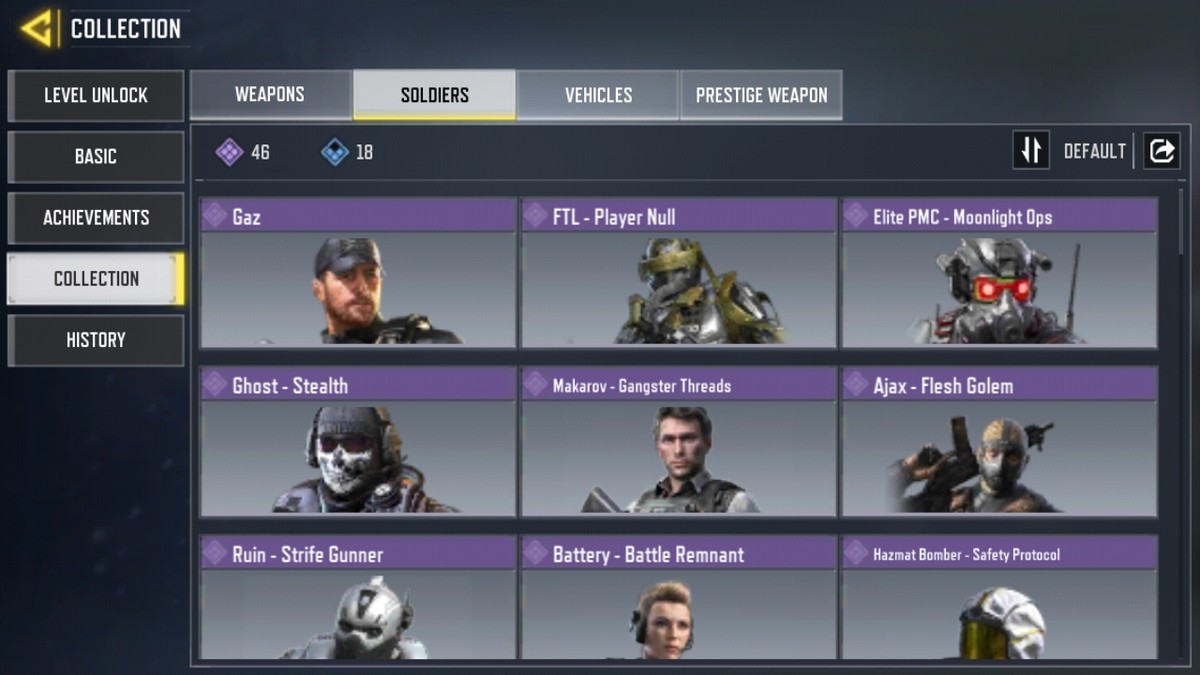Show the History section
The image size is (1200, 675).
96,340
